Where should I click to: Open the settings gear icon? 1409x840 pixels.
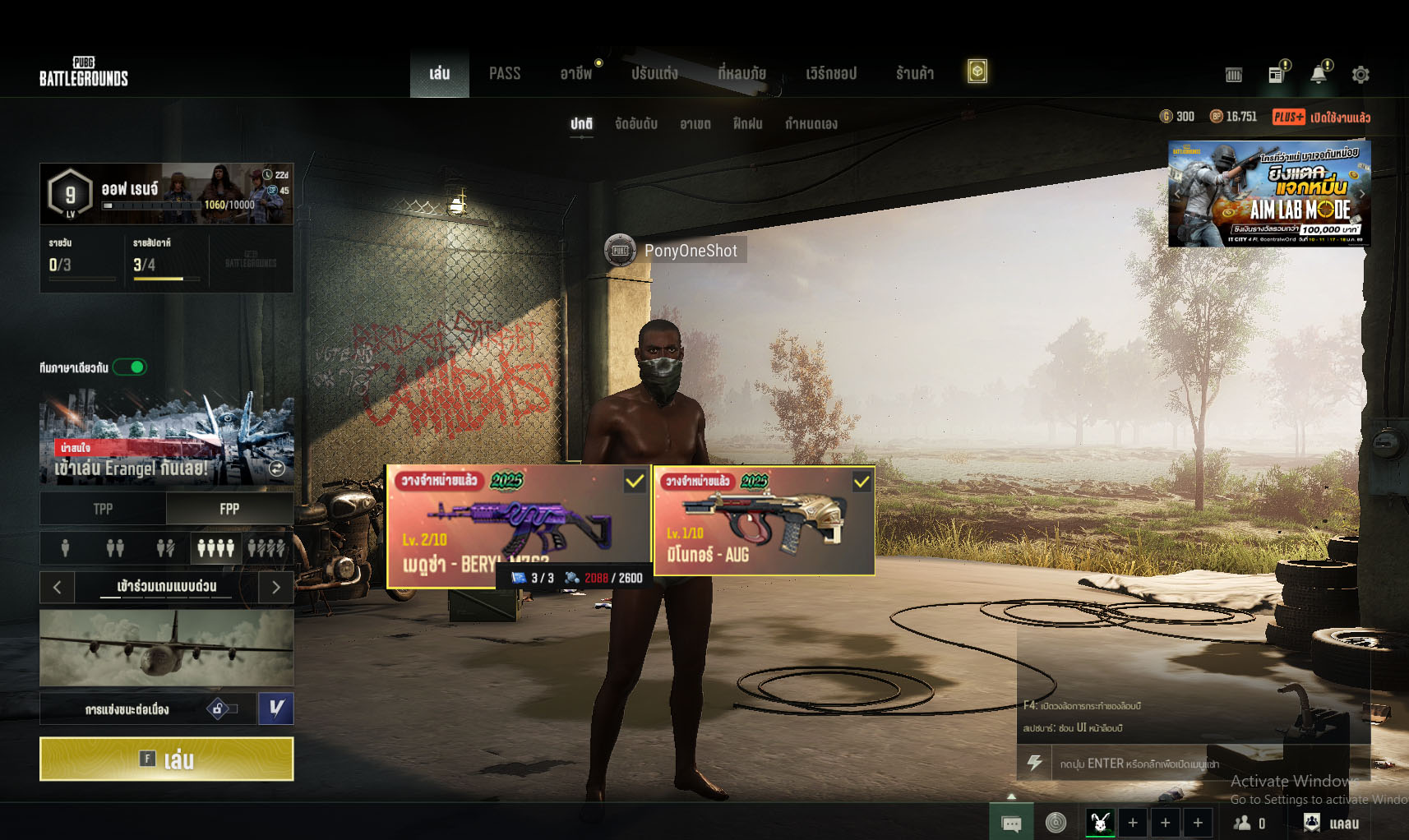point(1360,75)
